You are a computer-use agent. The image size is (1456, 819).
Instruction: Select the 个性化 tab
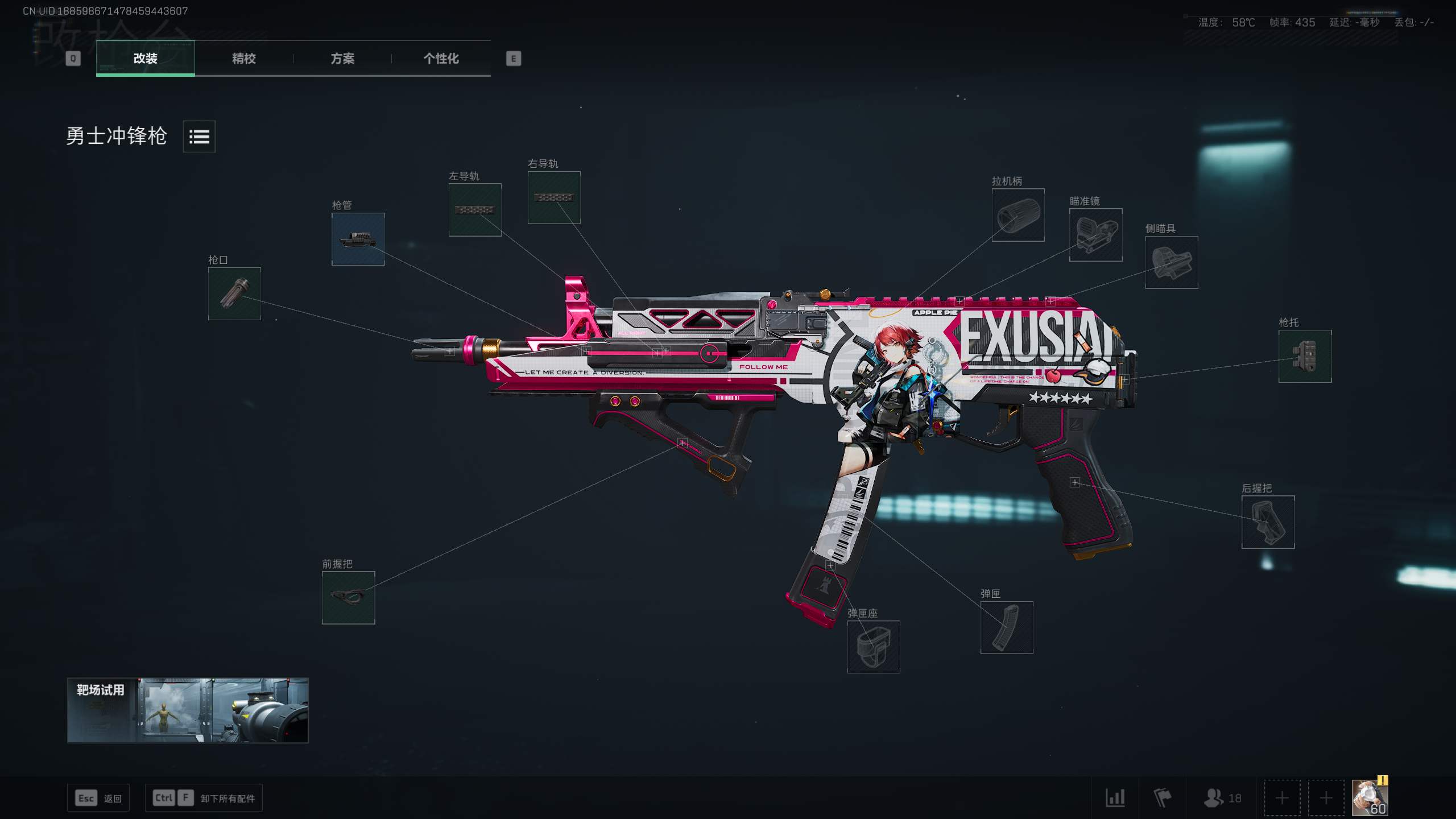[441, 58]
